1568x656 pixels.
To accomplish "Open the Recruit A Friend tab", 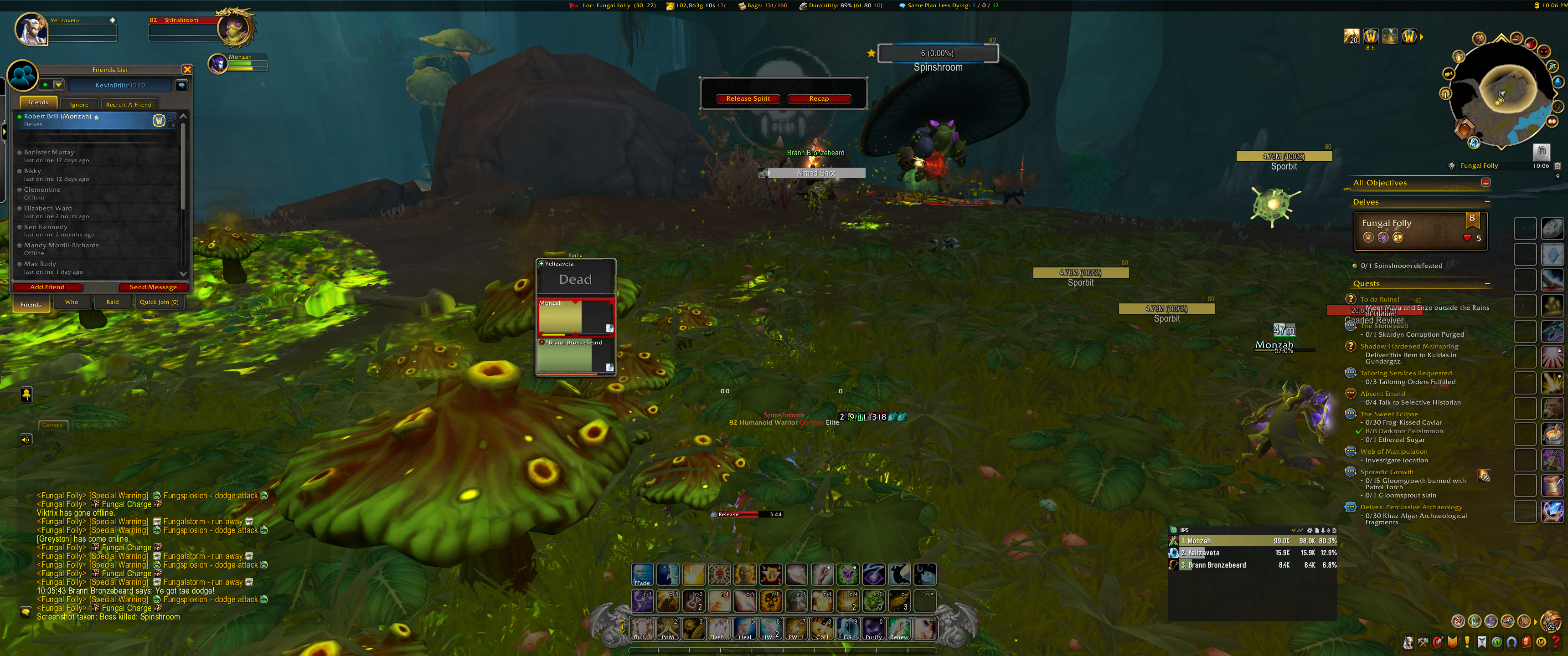I will coord(129,105).
